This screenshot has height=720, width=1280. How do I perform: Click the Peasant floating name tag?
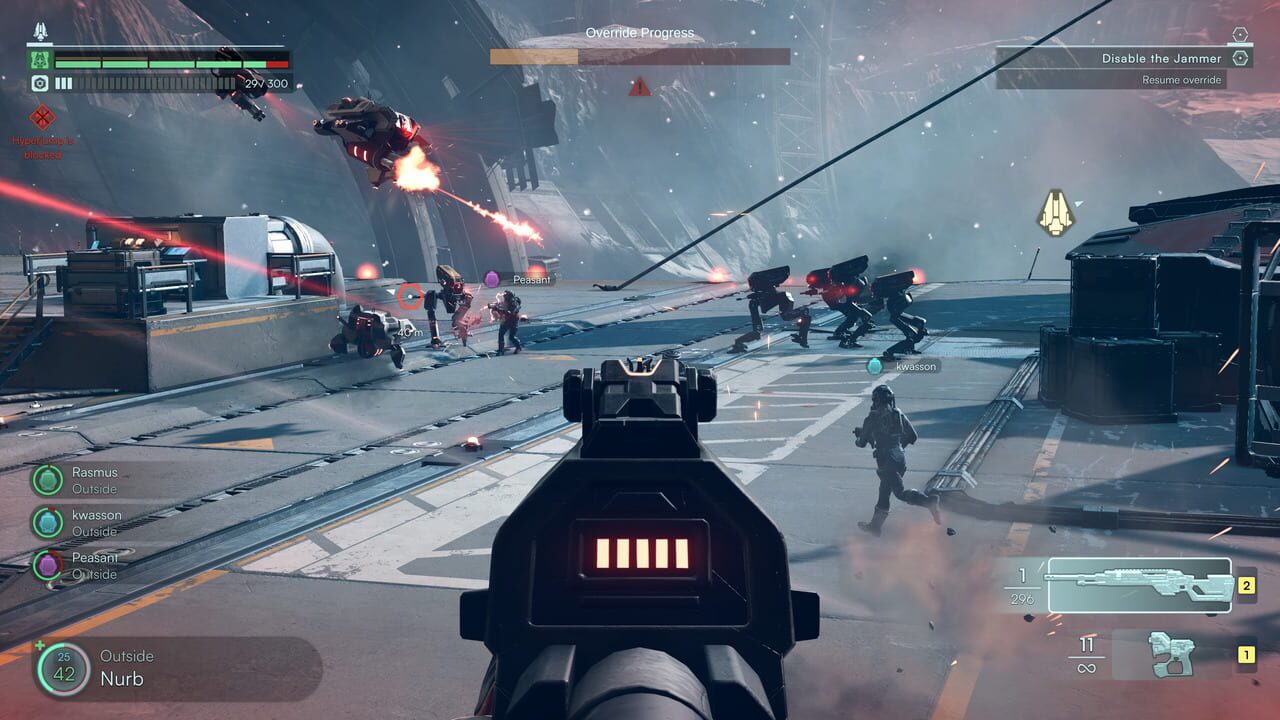coord(530,280)
